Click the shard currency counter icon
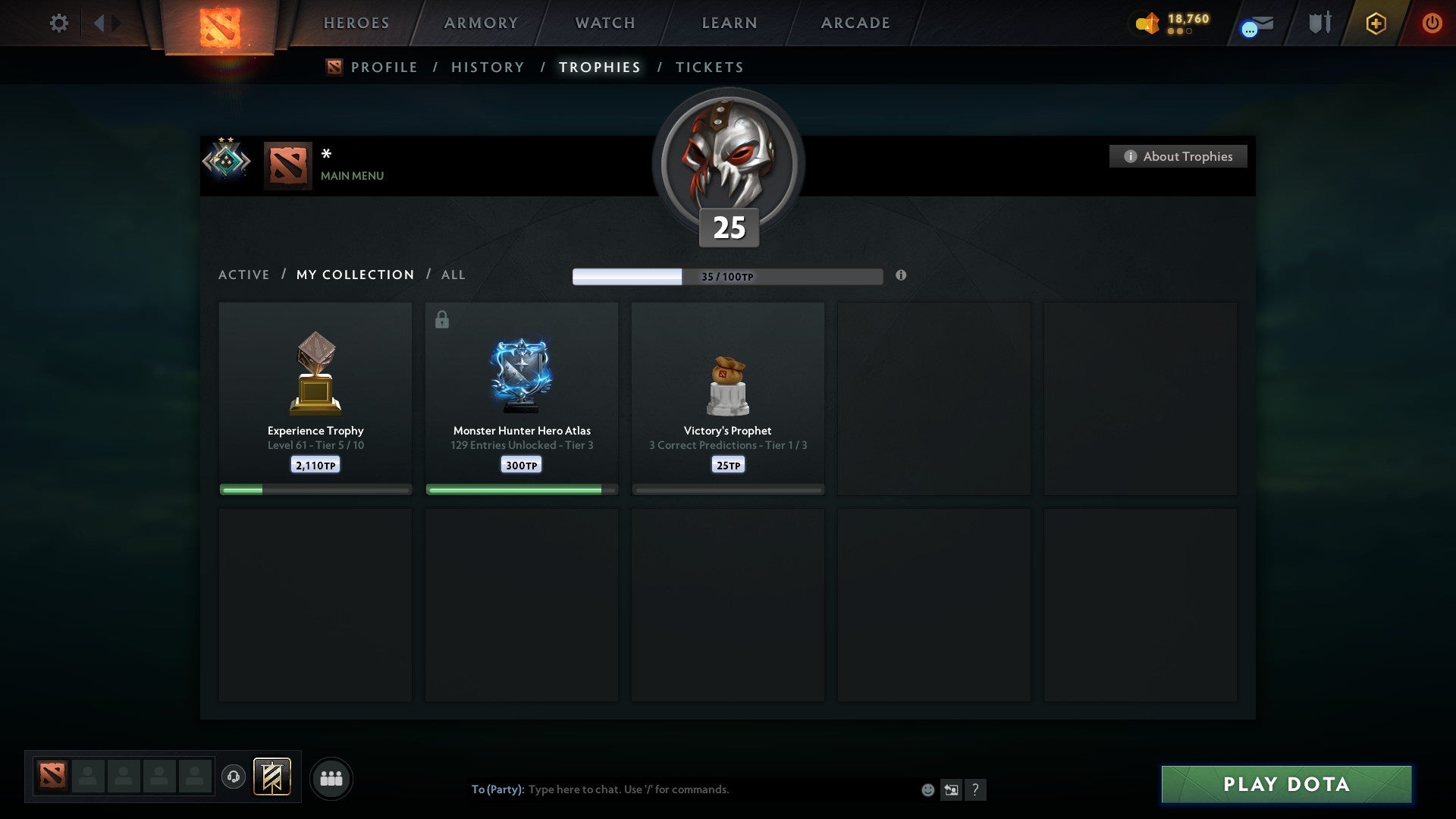This screenshot has width=1456, height=819. (x=1147, y=24)
